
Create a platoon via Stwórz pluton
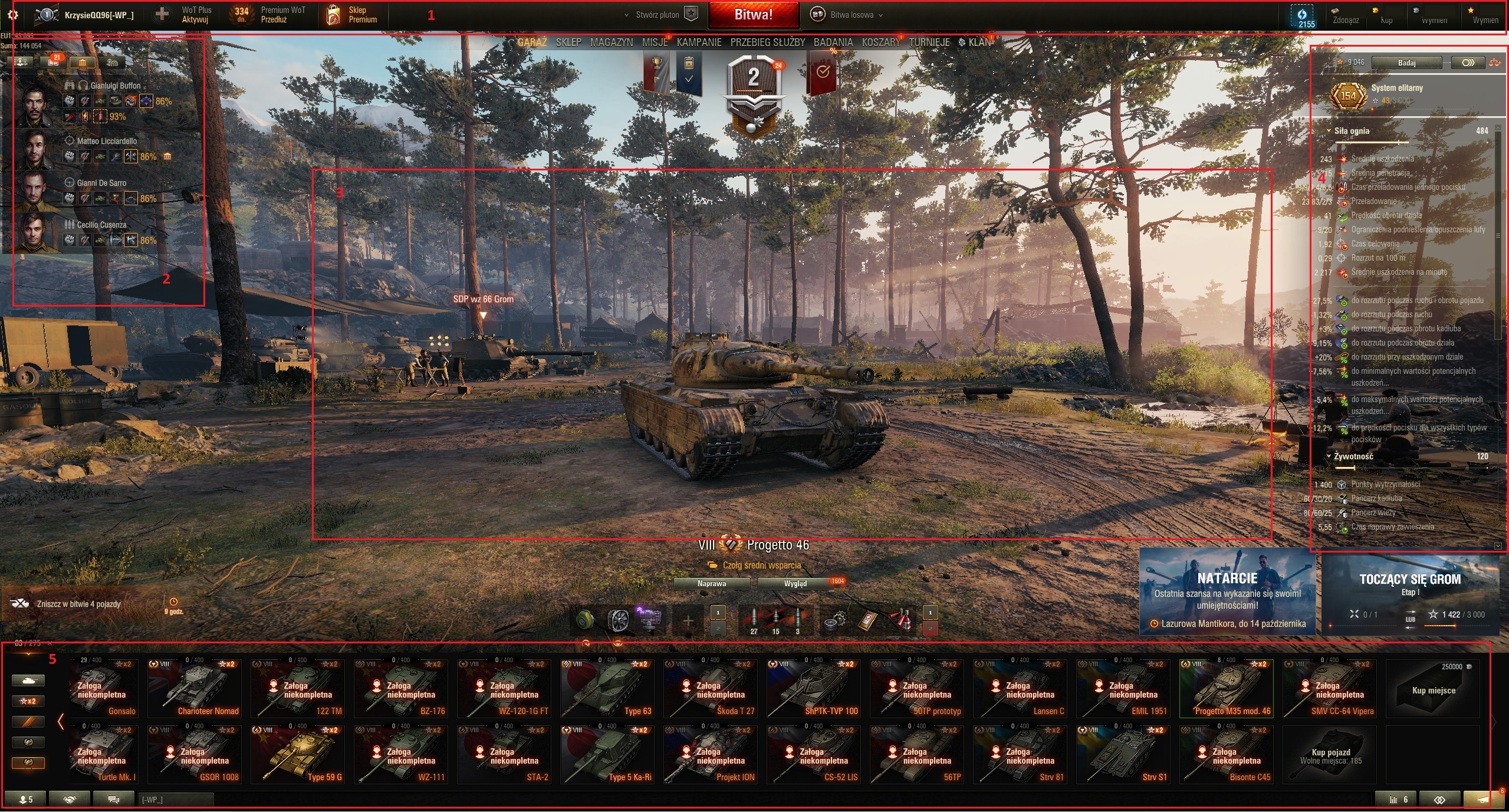coord(660,15)
